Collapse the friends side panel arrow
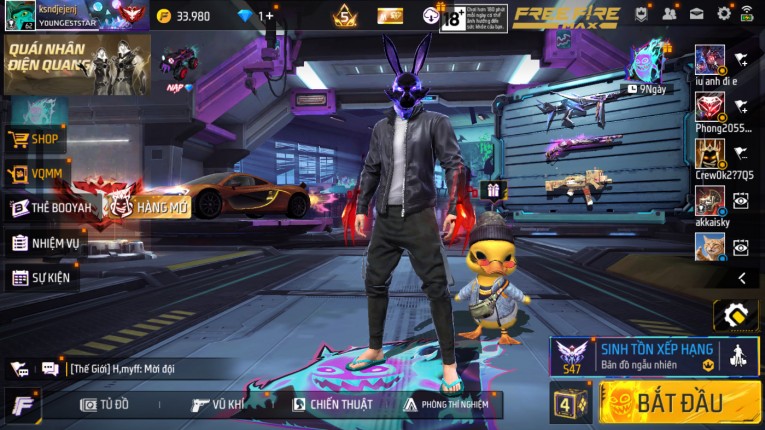 pyautogui.click(x=741, y=278)
